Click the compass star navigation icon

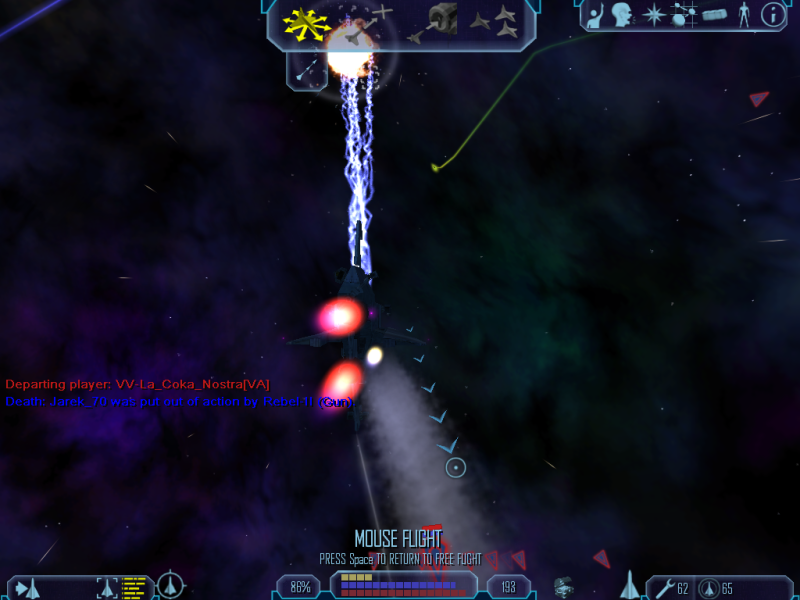[x=654, y=15]
